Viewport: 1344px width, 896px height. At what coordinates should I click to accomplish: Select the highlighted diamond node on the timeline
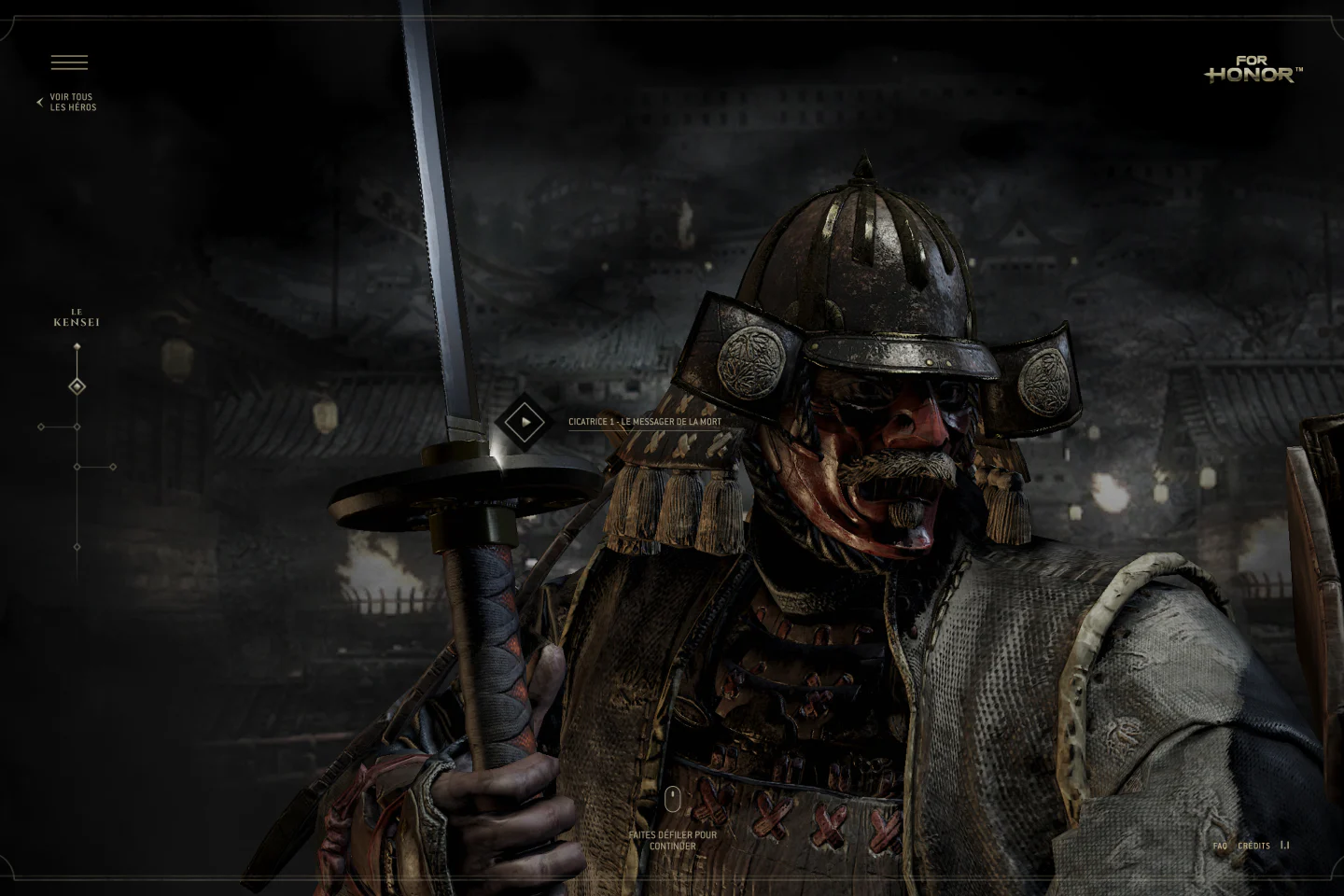[x=77, y=385]
